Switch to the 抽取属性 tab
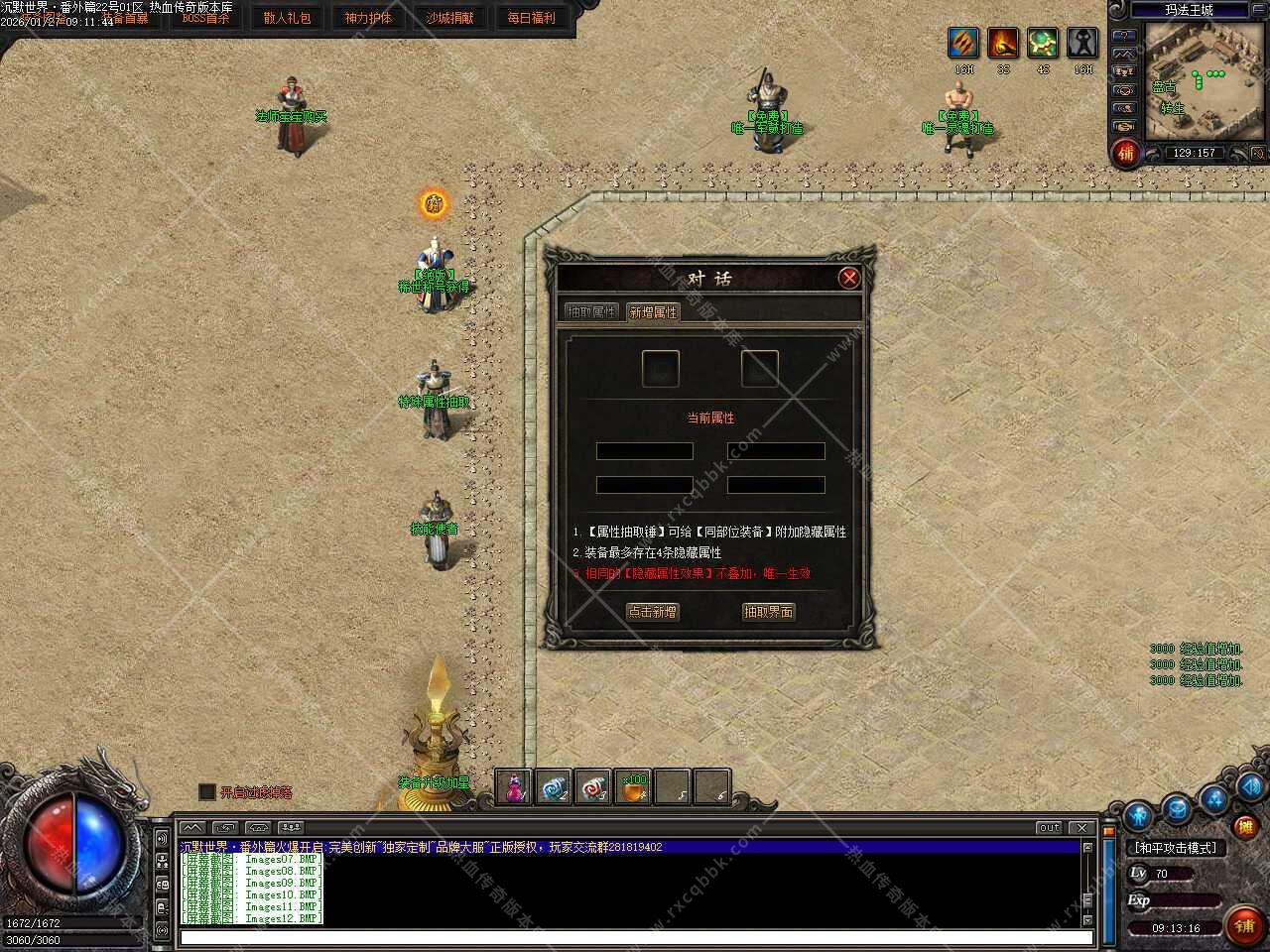Image resolution: width=1270 pixels, height=952 pixels. pyautogui.click(x=591, y=311)
